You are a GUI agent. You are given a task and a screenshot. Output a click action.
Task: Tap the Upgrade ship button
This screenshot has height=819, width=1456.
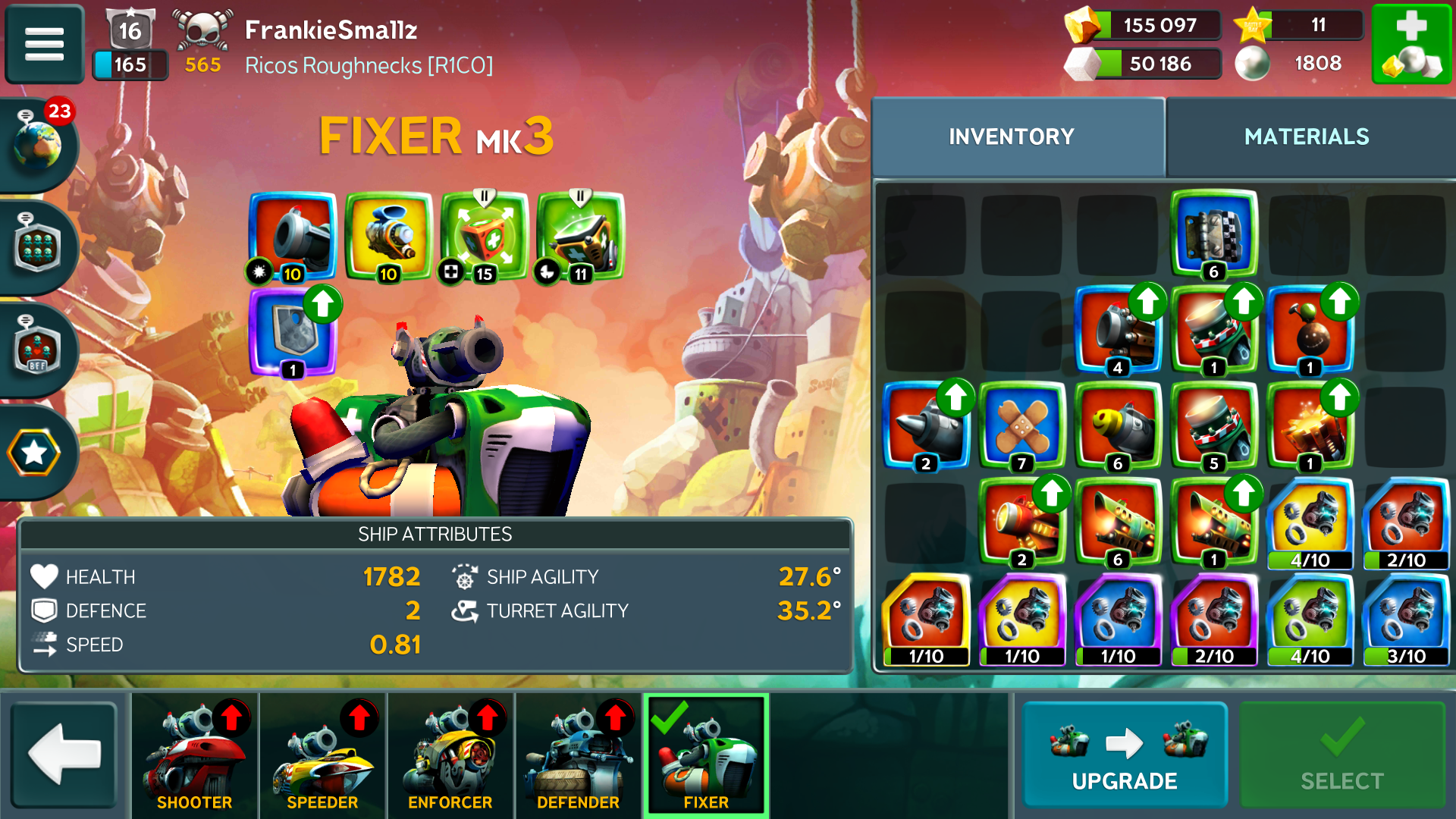coord(1125,755)
